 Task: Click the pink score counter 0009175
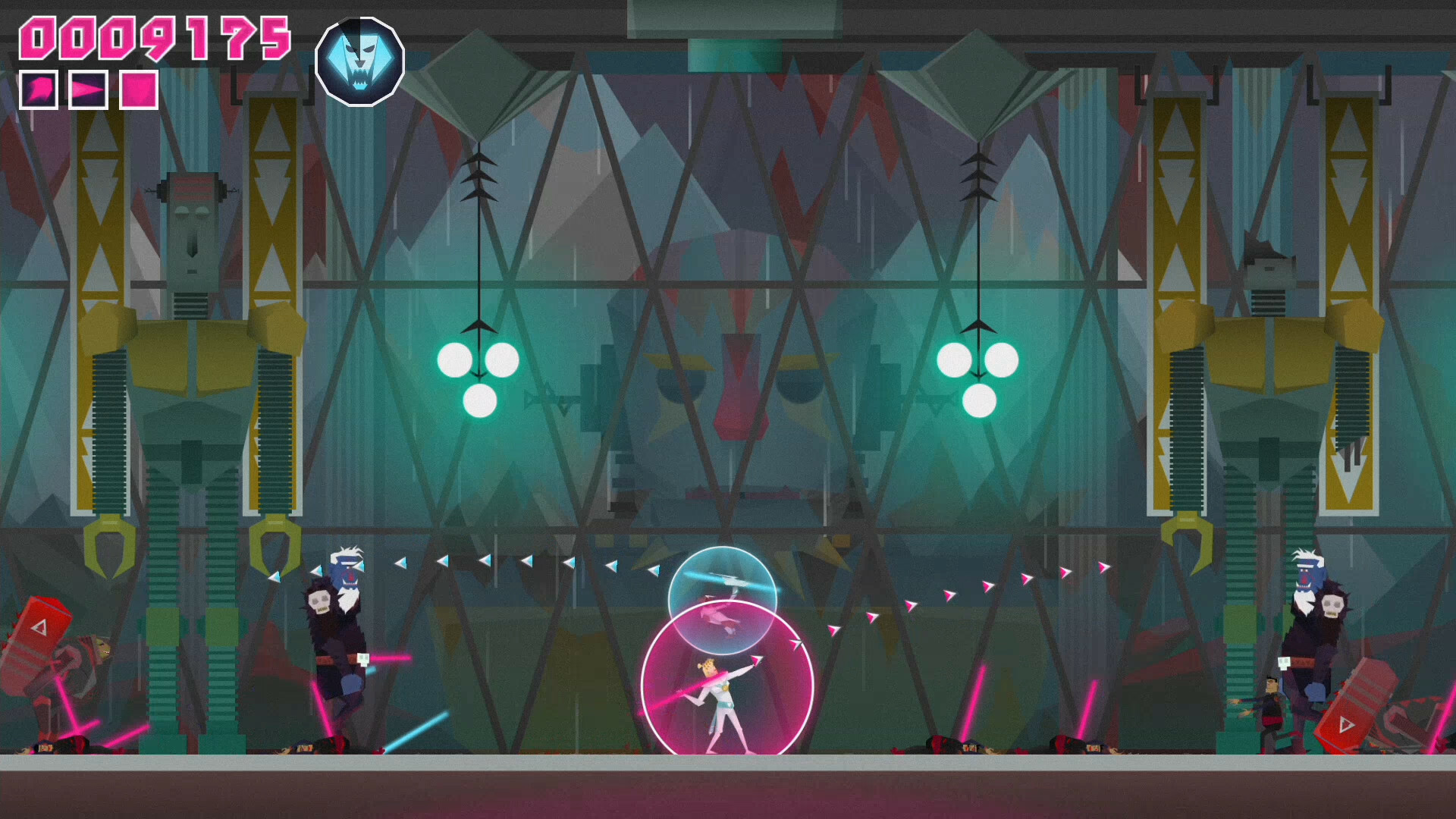[x=154, y=36]
